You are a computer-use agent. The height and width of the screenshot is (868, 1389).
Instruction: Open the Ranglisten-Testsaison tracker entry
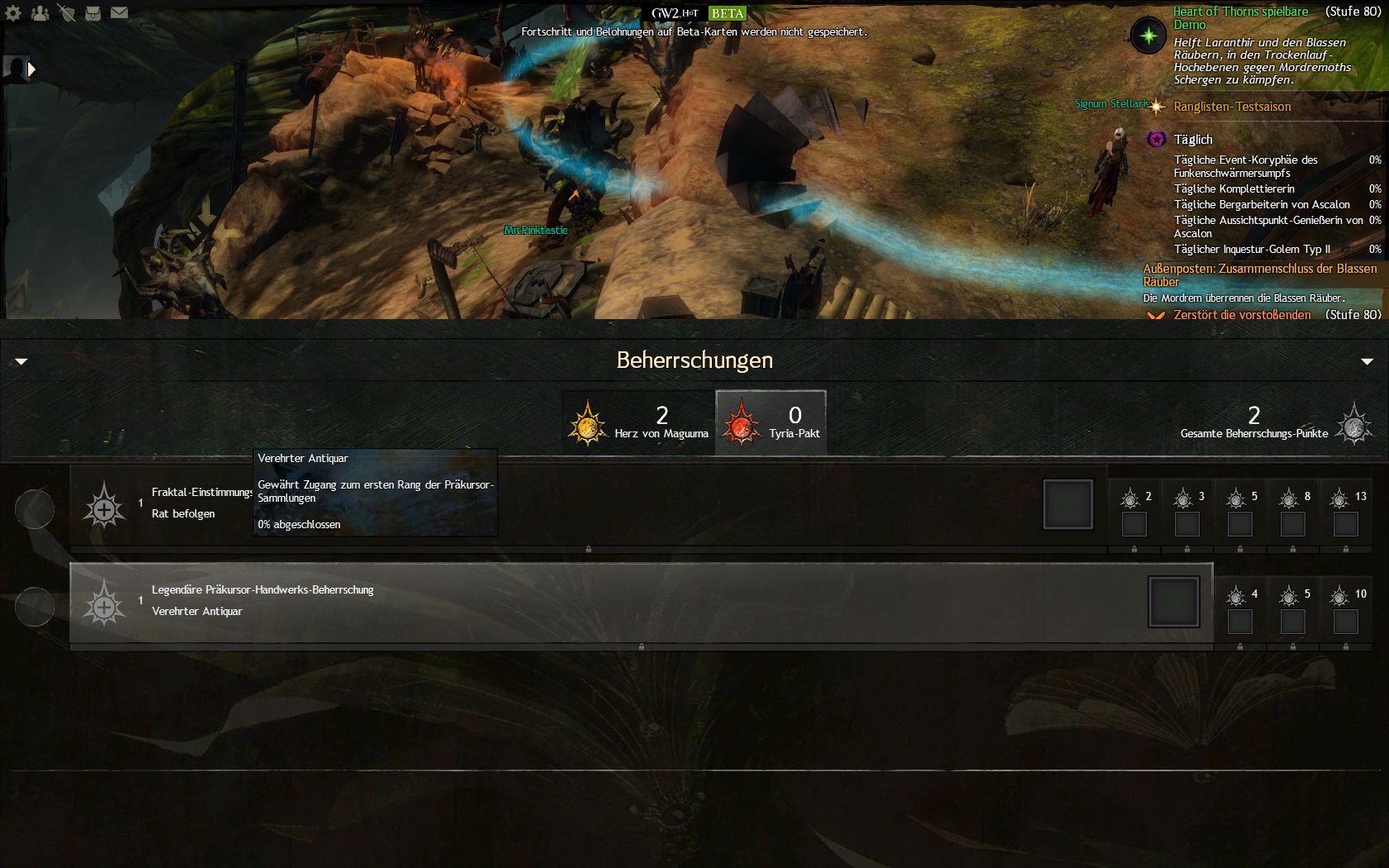[1232, 107]
